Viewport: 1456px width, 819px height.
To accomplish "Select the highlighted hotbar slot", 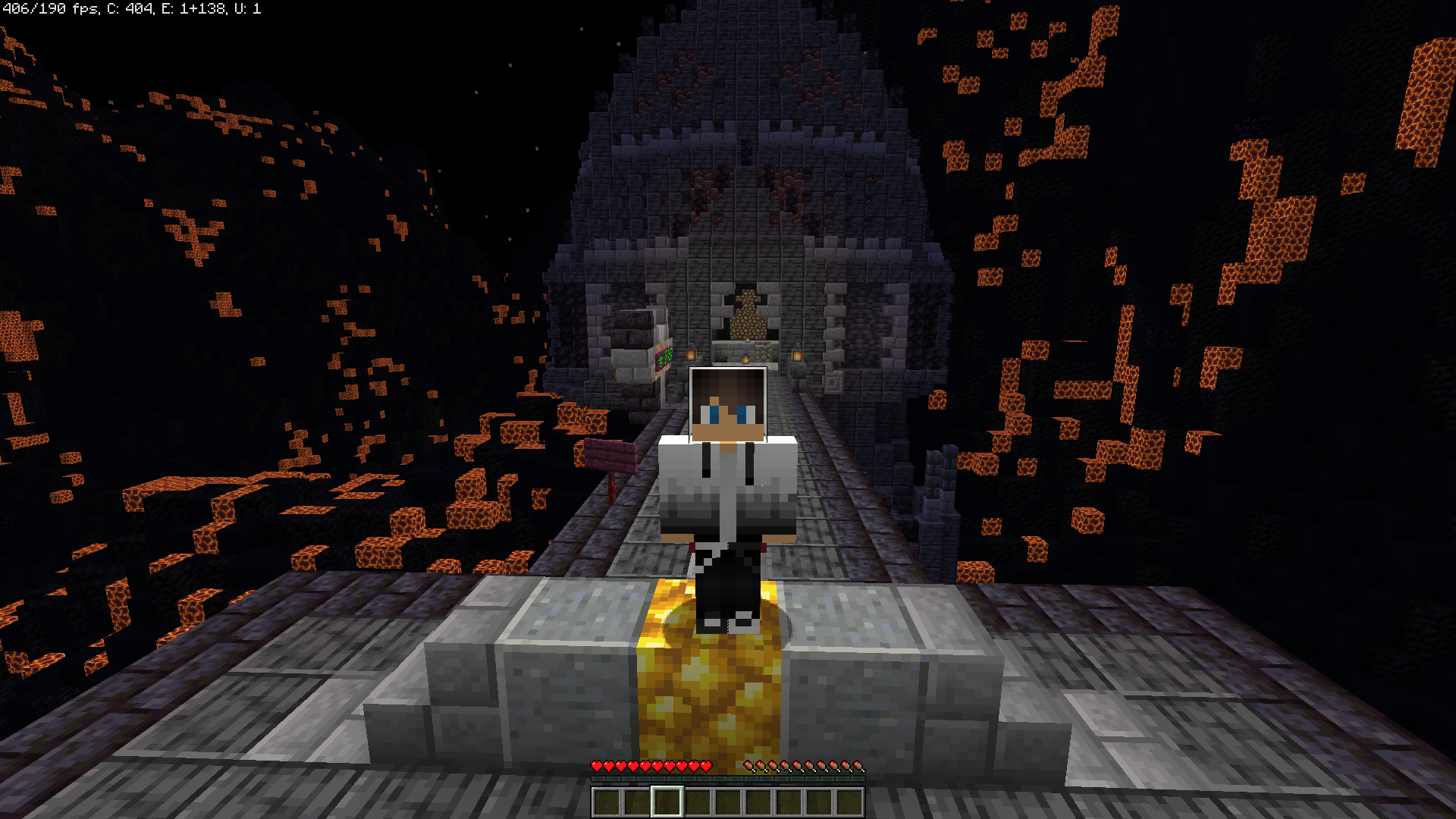I will (x=667, y=802).
